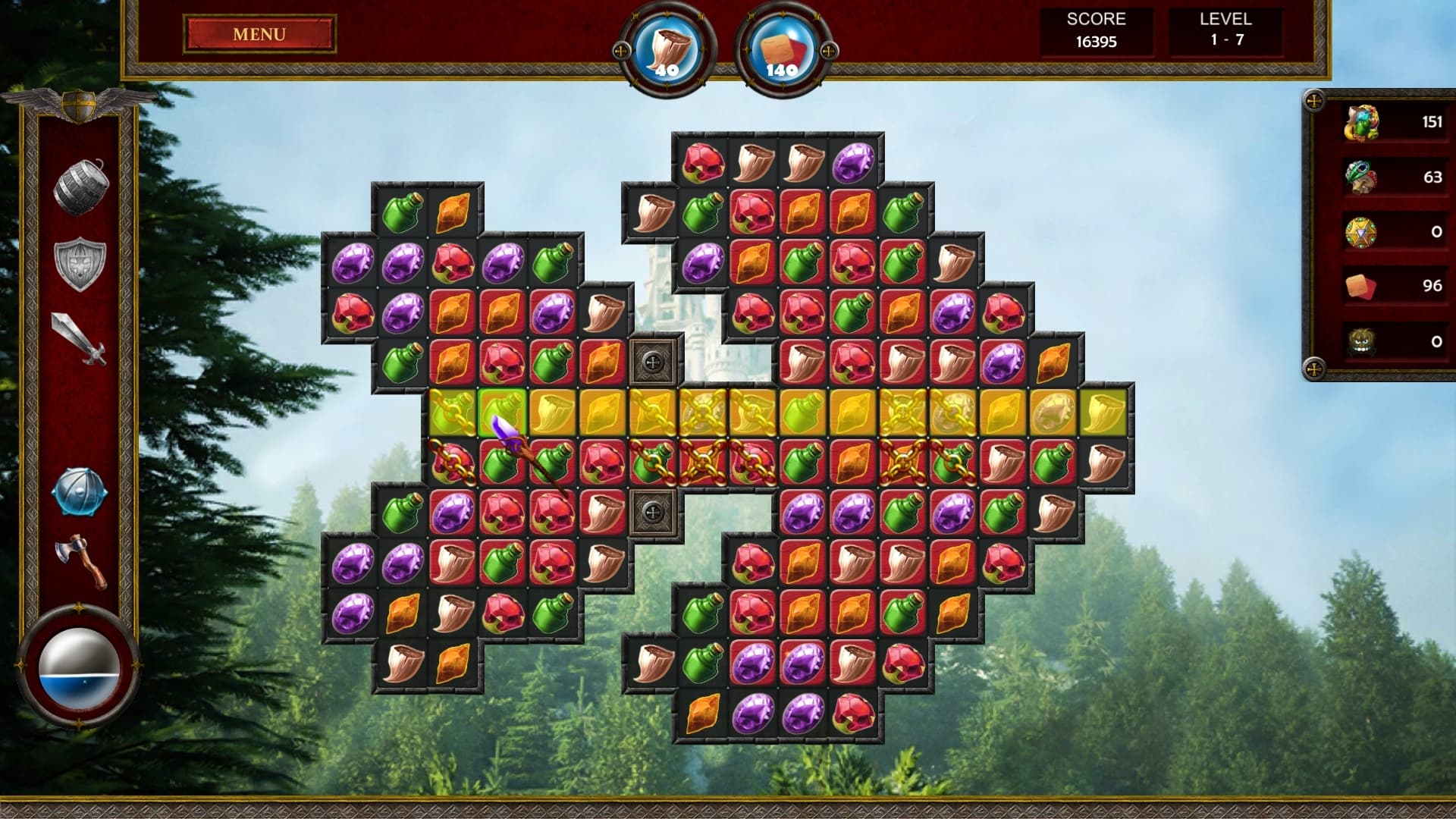Viewport: 1456px width, 819px height.
Task: Click the wooden cross panel tile on the board
Action: (654, 362)
